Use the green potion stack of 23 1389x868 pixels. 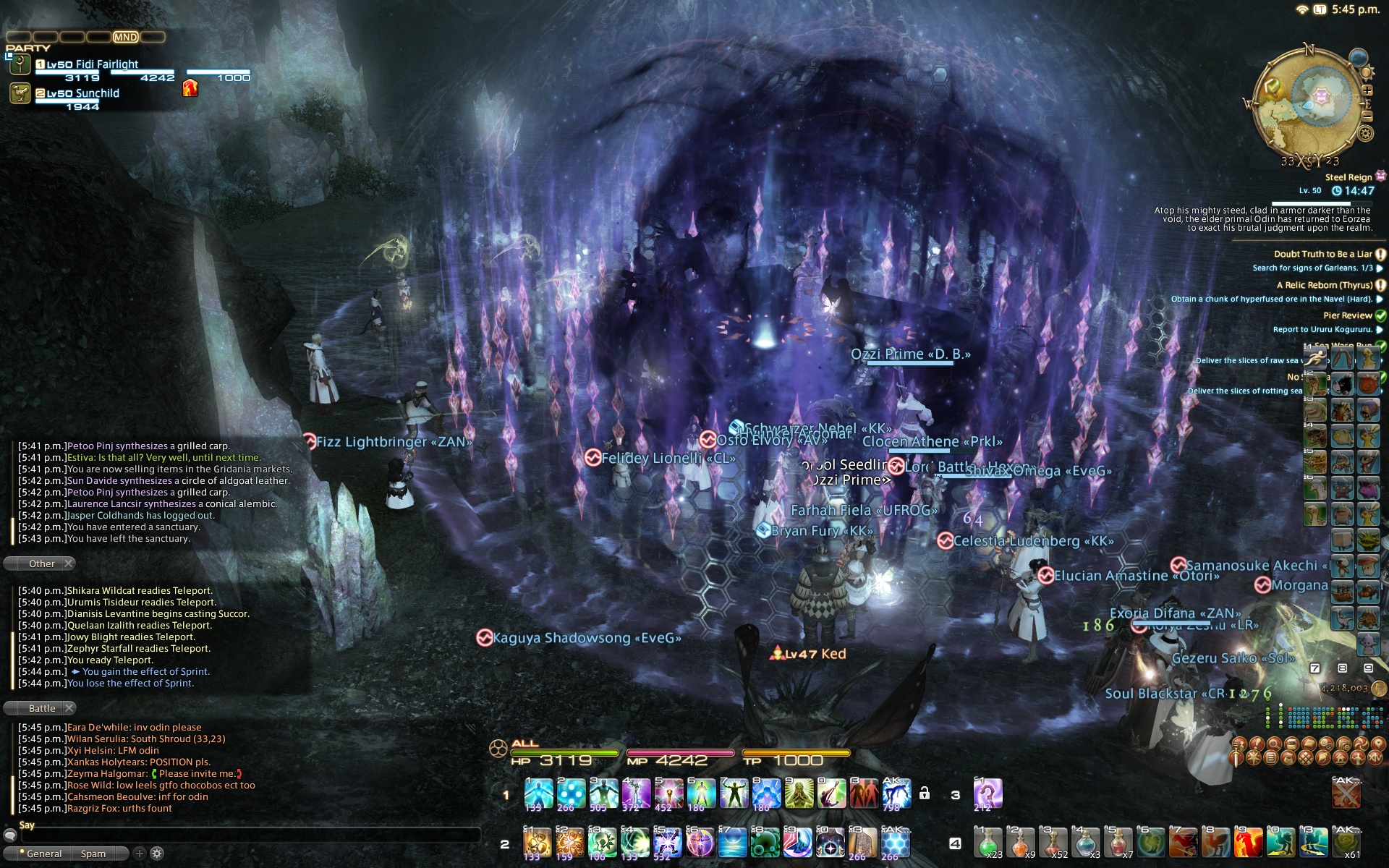987,843
